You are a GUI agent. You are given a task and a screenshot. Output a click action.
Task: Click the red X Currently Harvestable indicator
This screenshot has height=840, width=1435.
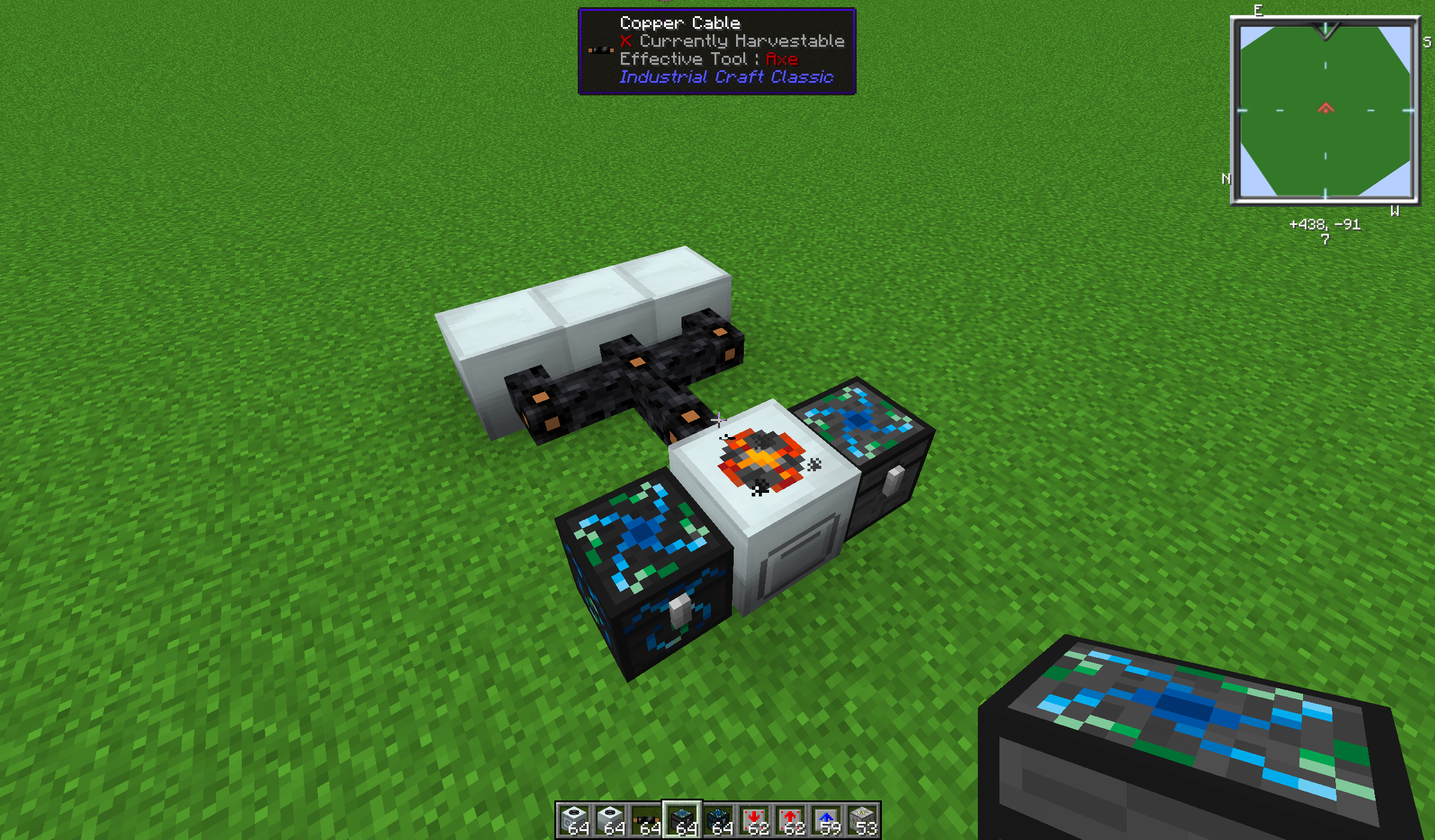tap(625, 41)
